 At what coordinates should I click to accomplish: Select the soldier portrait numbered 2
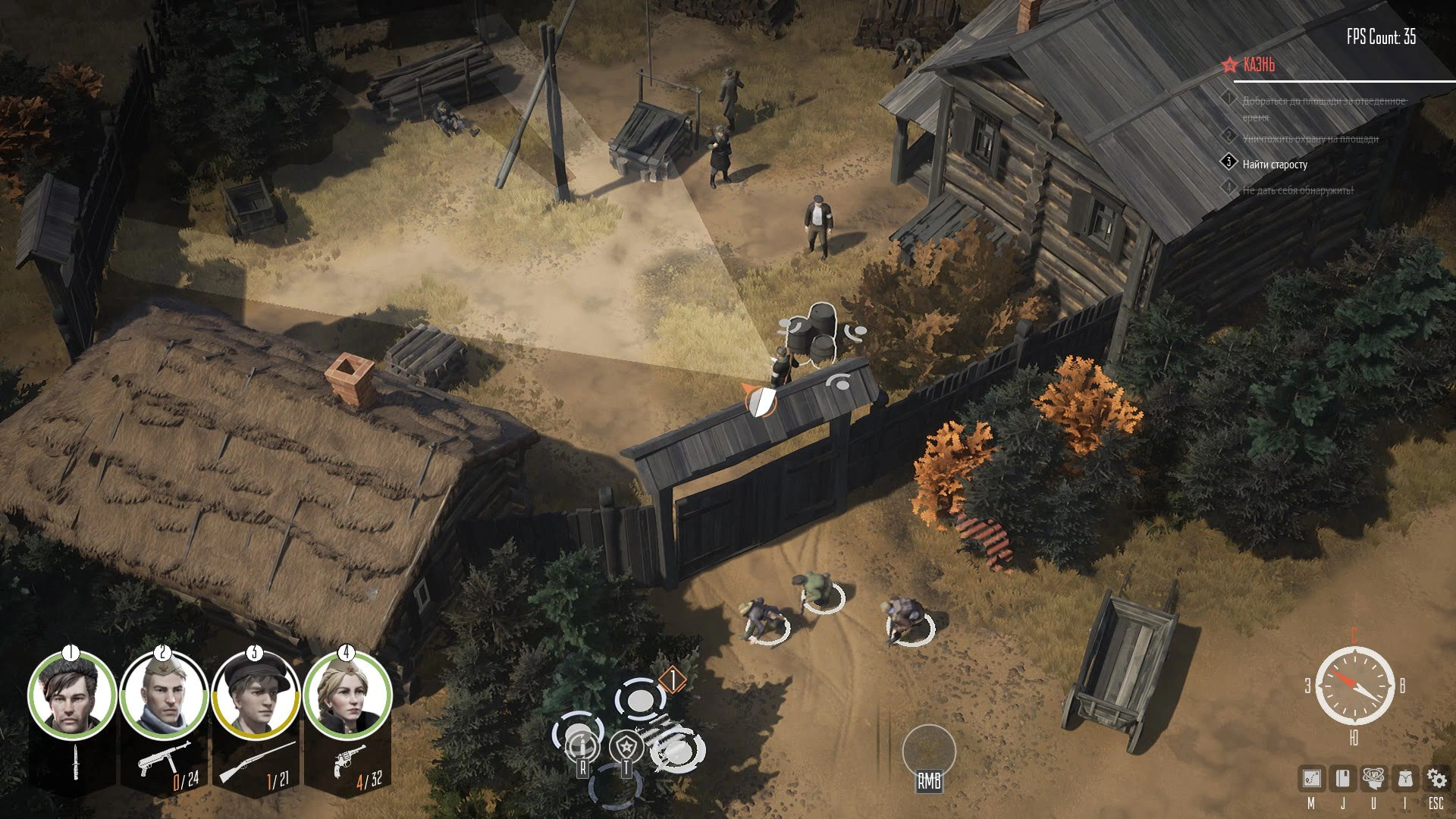(164, 696)
